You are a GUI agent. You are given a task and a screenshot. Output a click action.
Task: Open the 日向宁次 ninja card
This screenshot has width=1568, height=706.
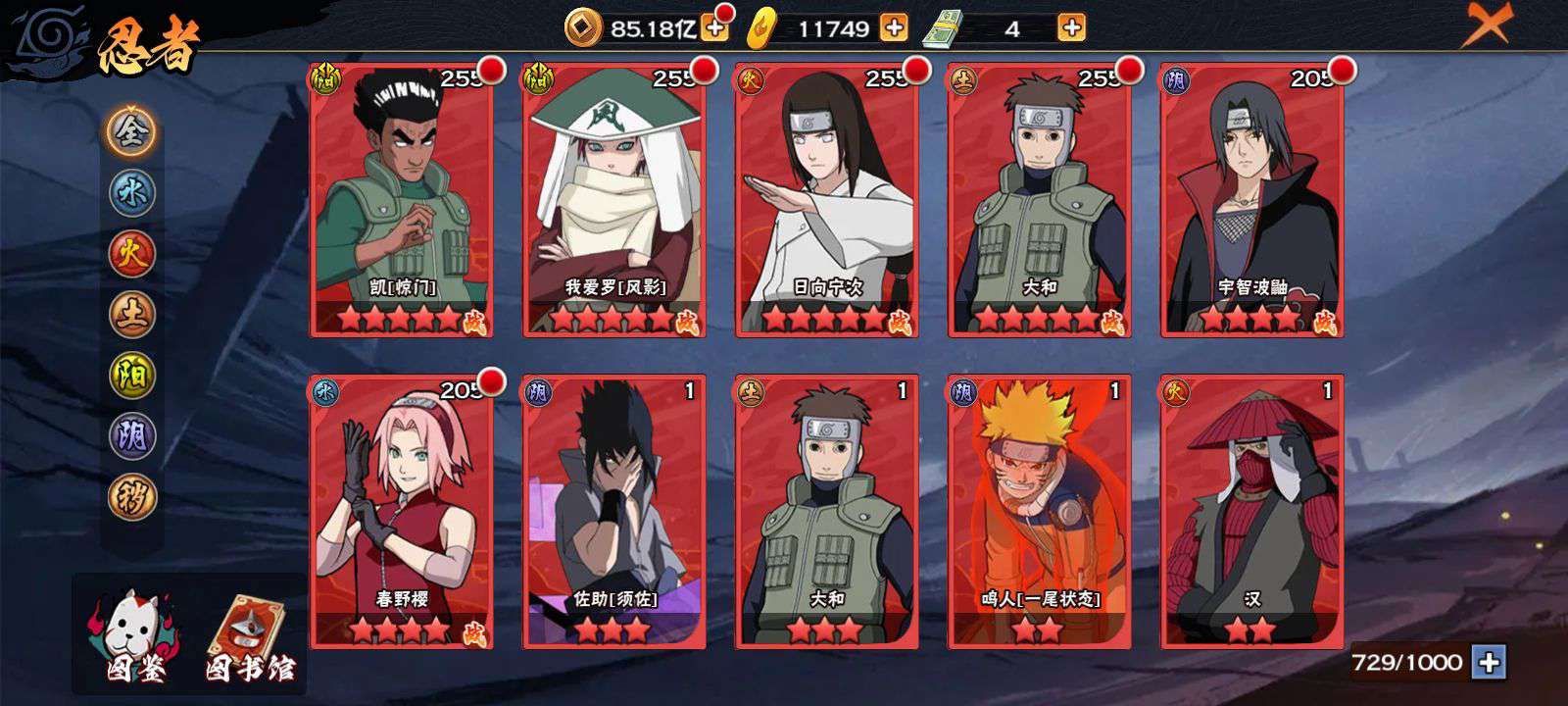point(827,201)
